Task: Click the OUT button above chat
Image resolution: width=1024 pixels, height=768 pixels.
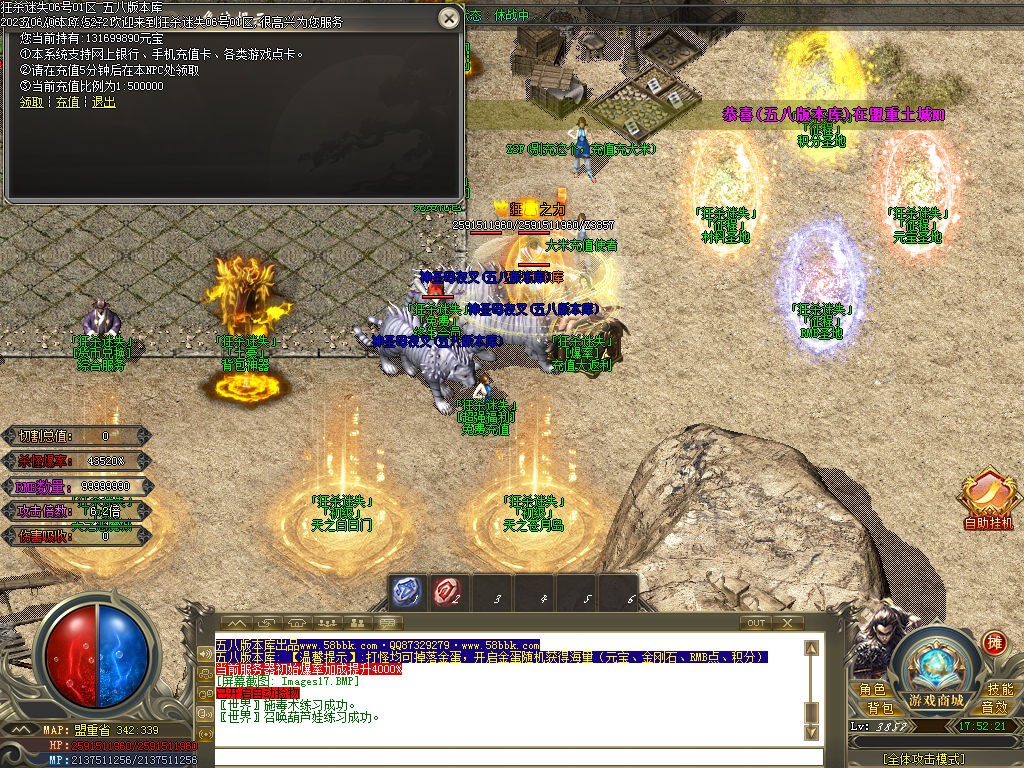Action: pyautogui.click(x=756, y=623)
